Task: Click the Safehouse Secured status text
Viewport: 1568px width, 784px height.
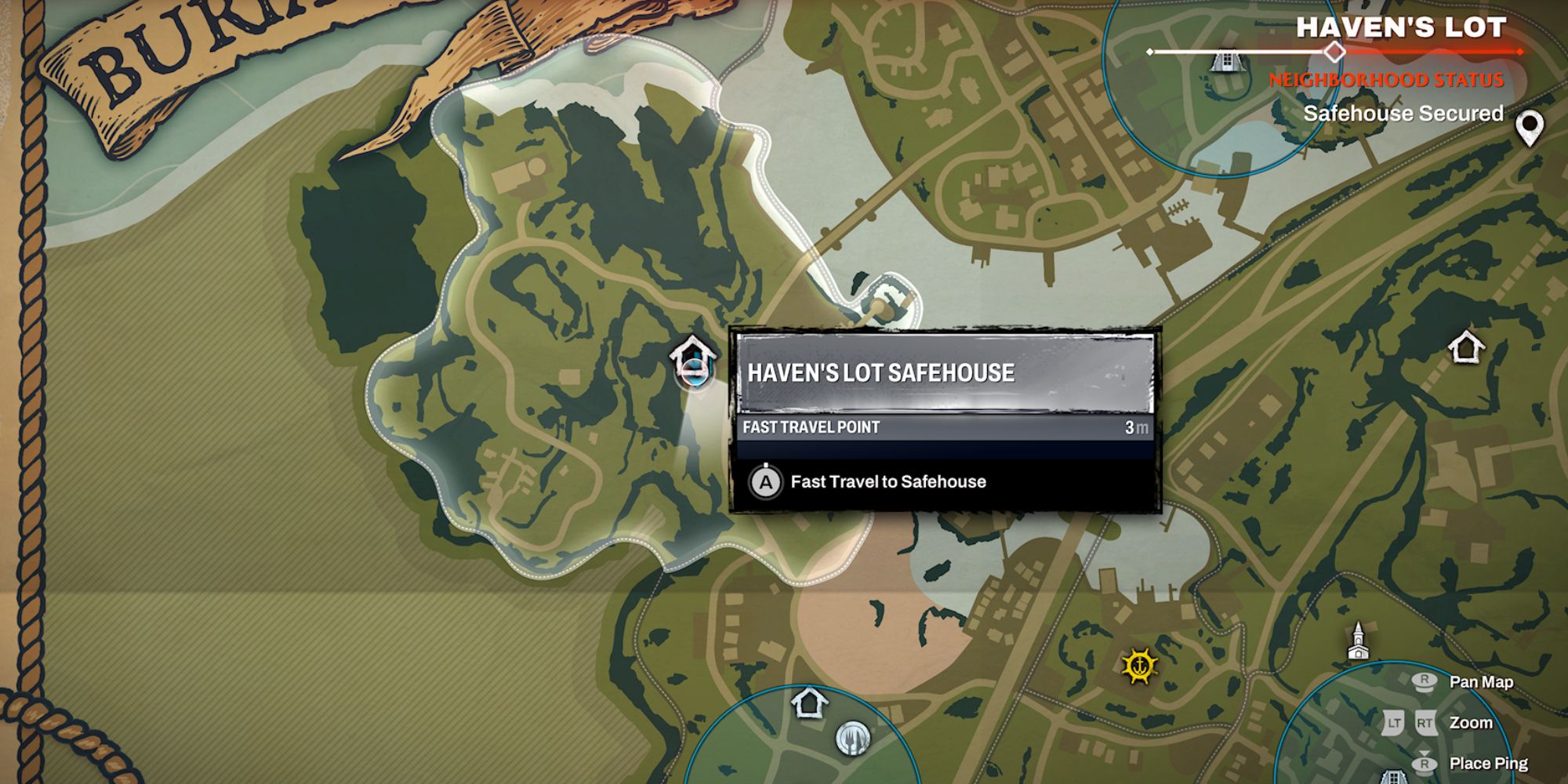Action: tap(1403, 113)
